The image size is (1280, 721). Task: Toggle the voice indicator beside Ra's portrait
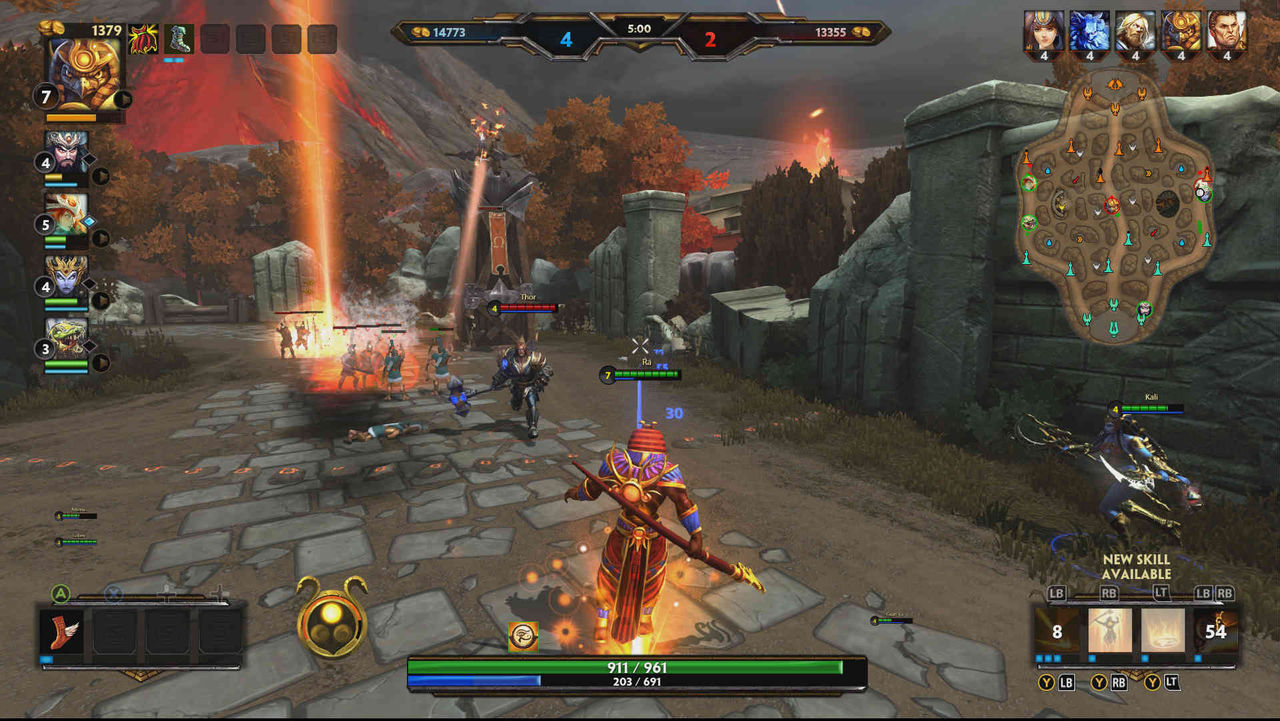coord(122,98)
